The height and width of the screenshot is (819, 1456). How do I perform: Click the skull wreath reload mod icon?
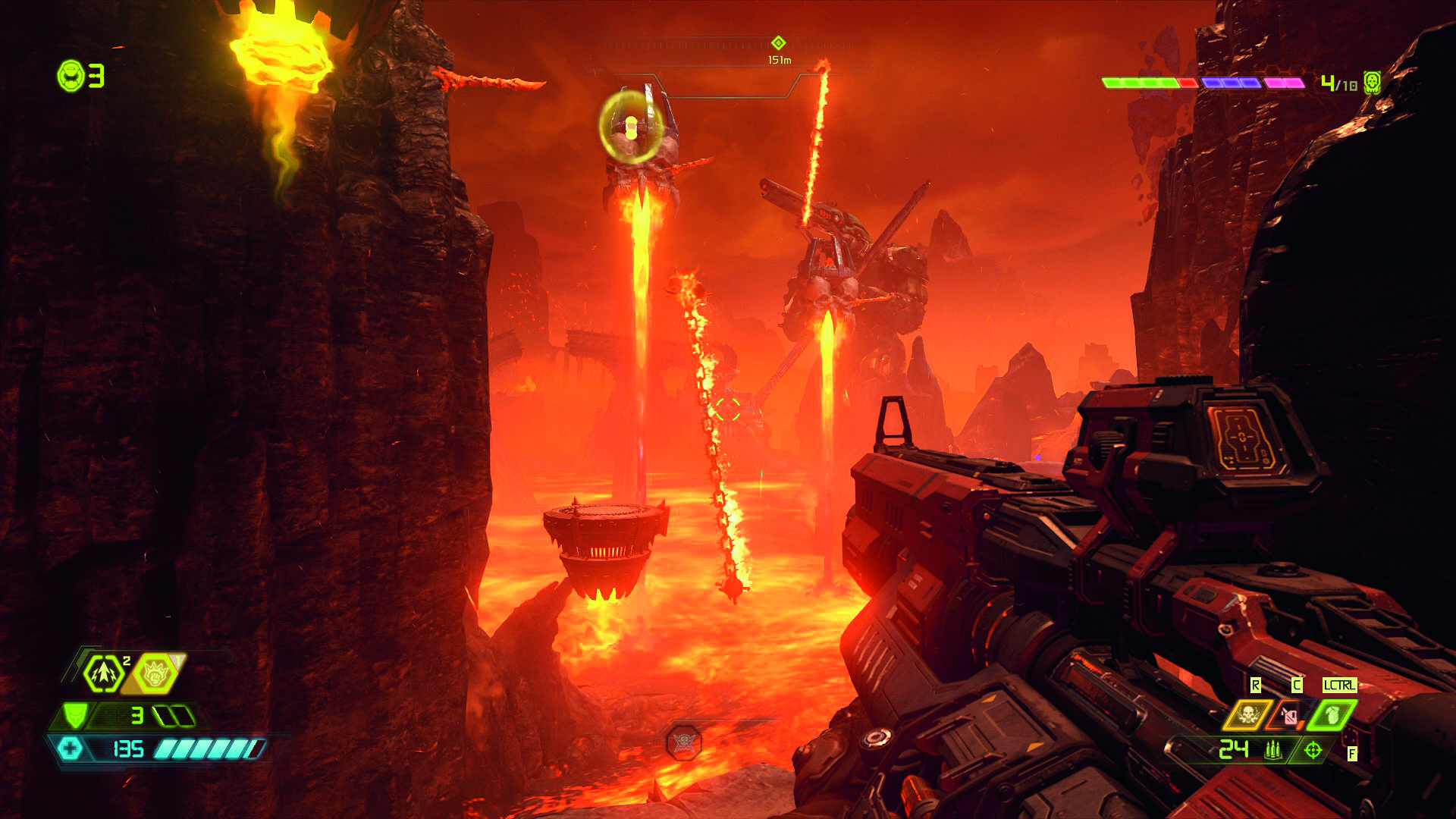coord(1247,716)
